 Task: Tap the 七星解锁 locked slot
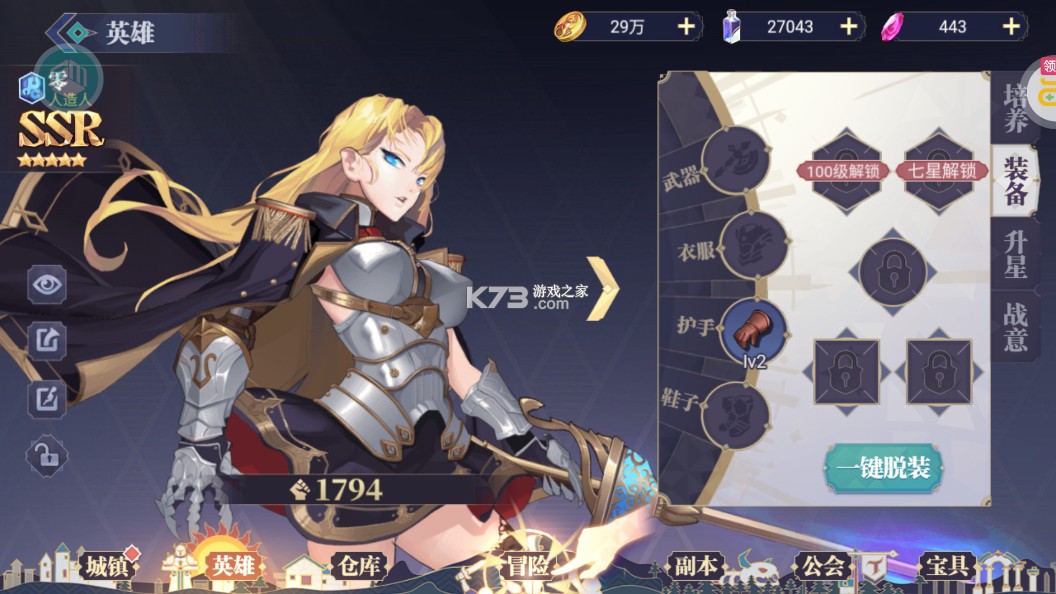pos(940,170)
